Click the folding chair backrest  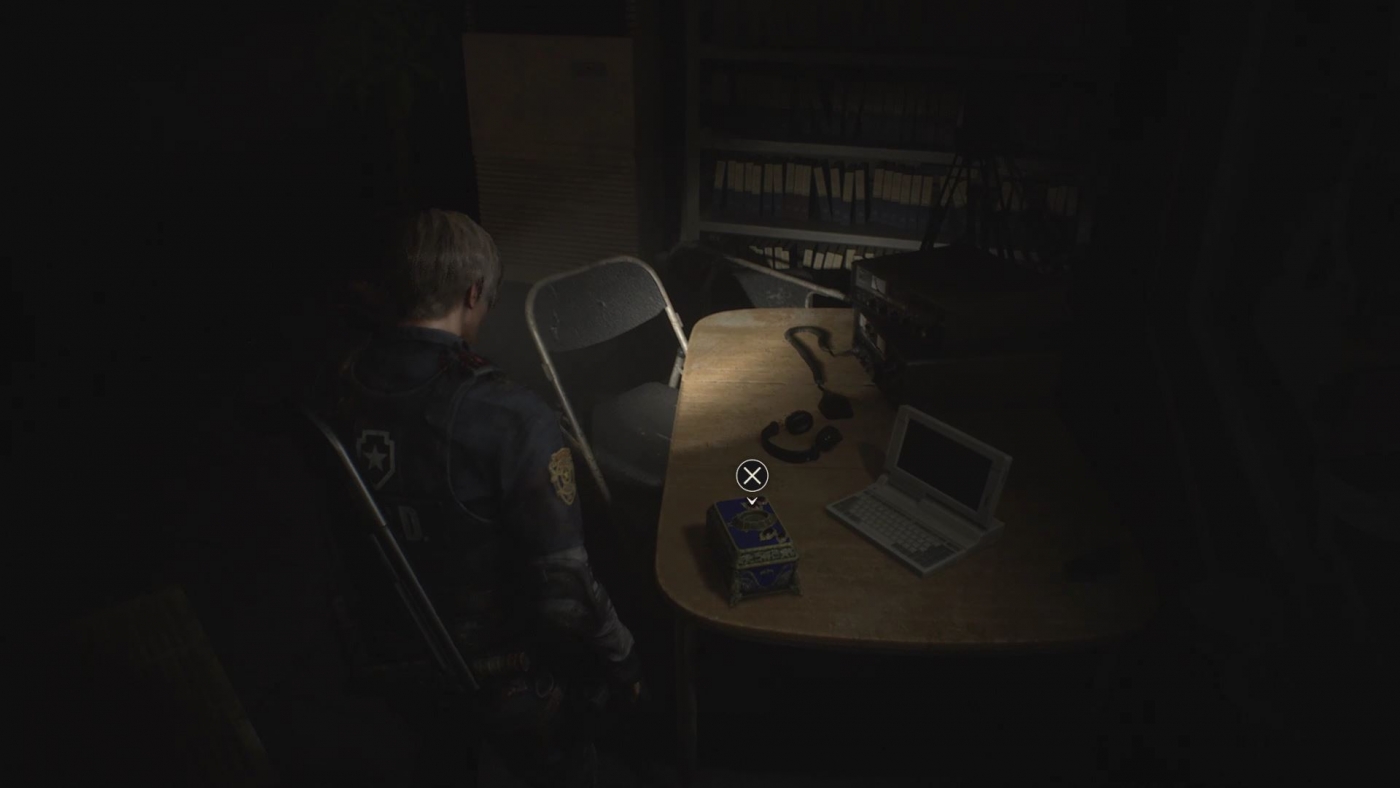pyautogui.click(x=600, y=320)
